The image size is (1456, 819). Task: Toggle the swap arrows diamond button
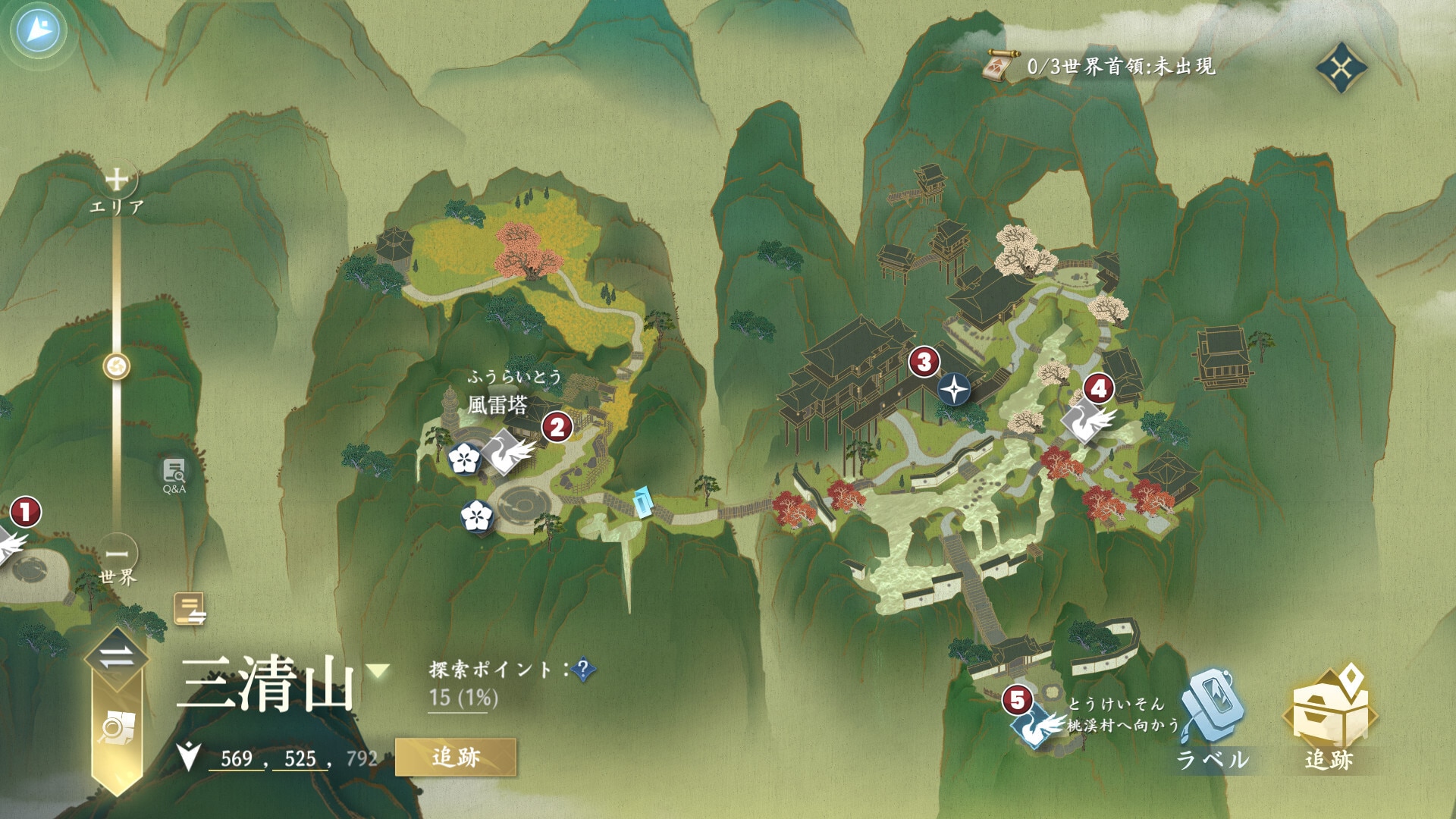(116, 657)
